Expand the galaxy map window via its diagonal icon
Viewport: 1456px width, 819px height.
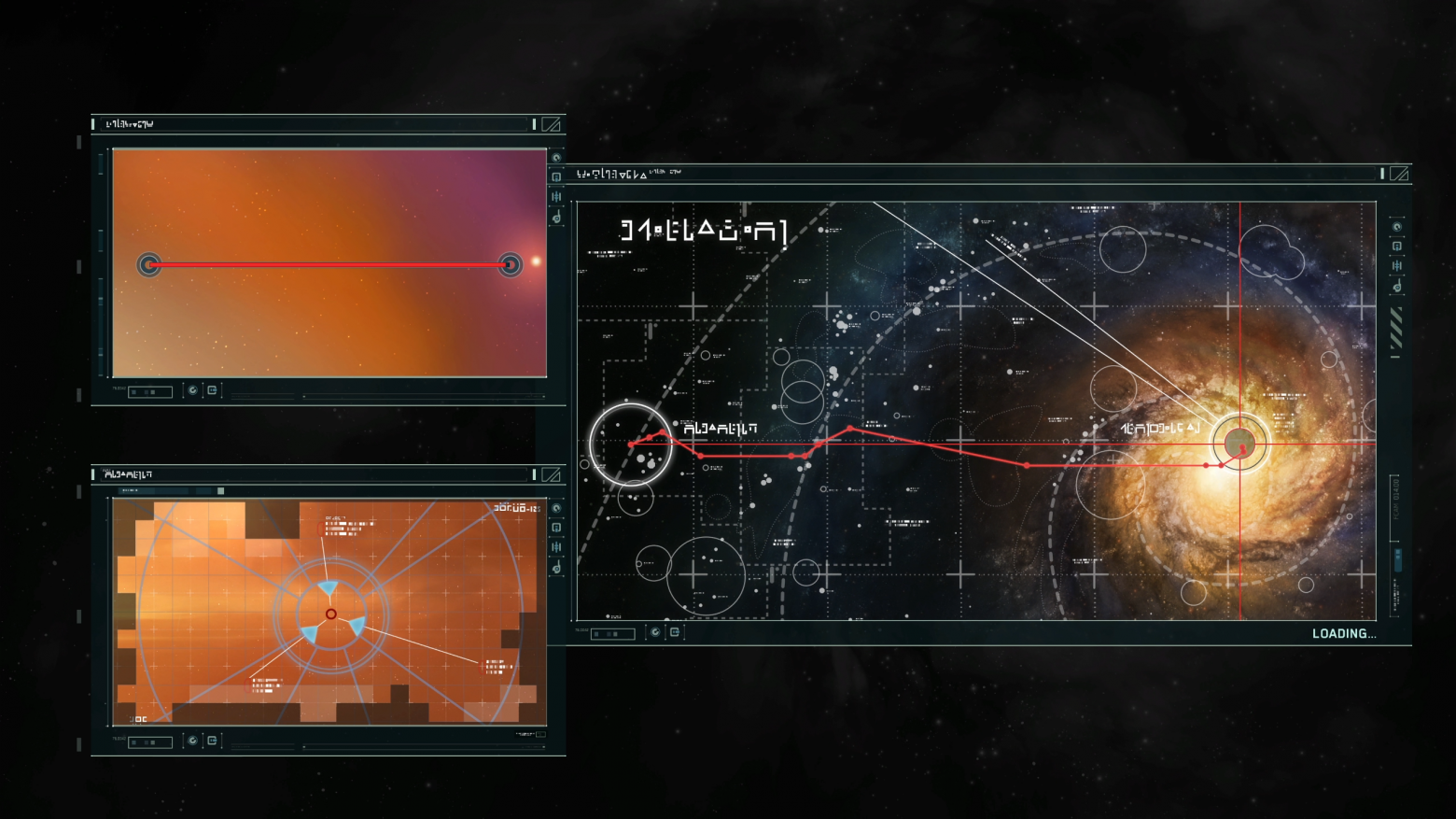(1400, 173)
